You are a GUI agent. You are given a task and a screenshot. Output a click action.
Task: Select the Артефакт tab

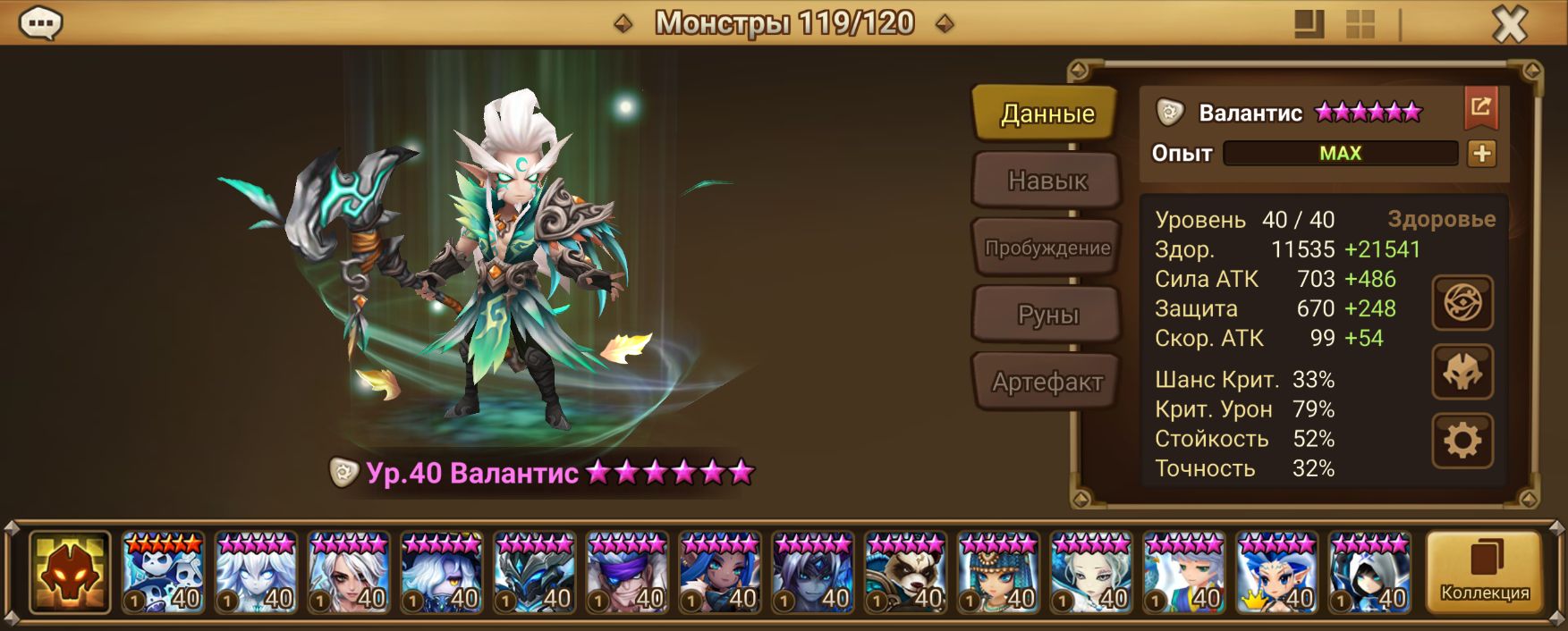pos(1047,382)
